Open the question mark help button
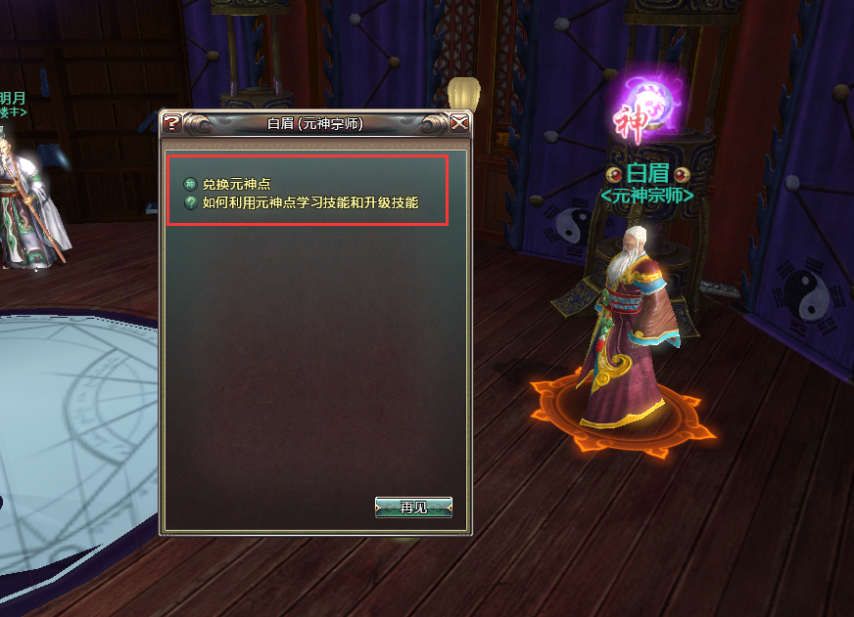 click(x=172, y=123)
